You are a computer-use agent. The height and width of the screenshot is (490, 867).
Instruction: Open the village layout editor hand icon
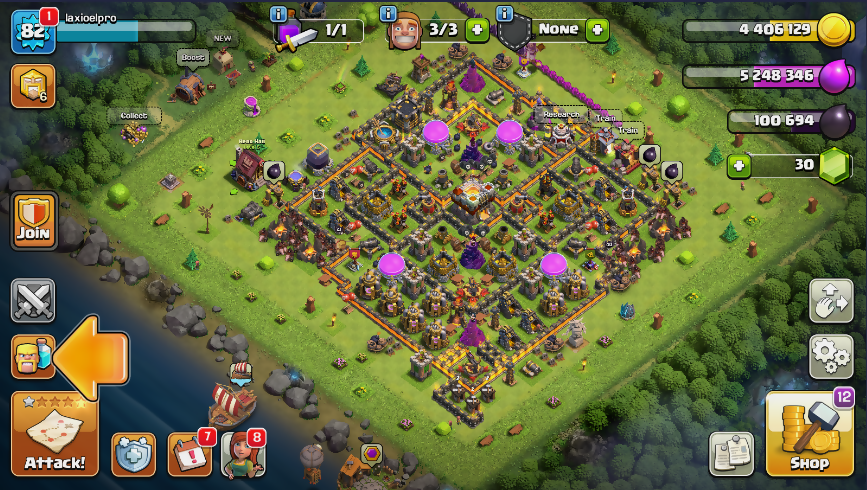pyautogui.click(x=831, y=301)
